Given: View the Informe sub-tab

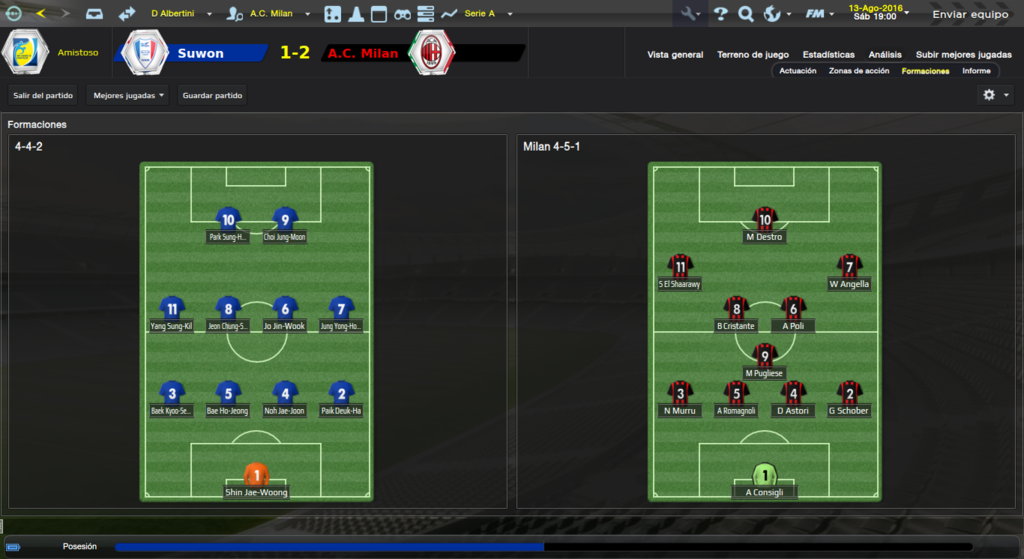Looking at the screenshot, I should point(976,71).
